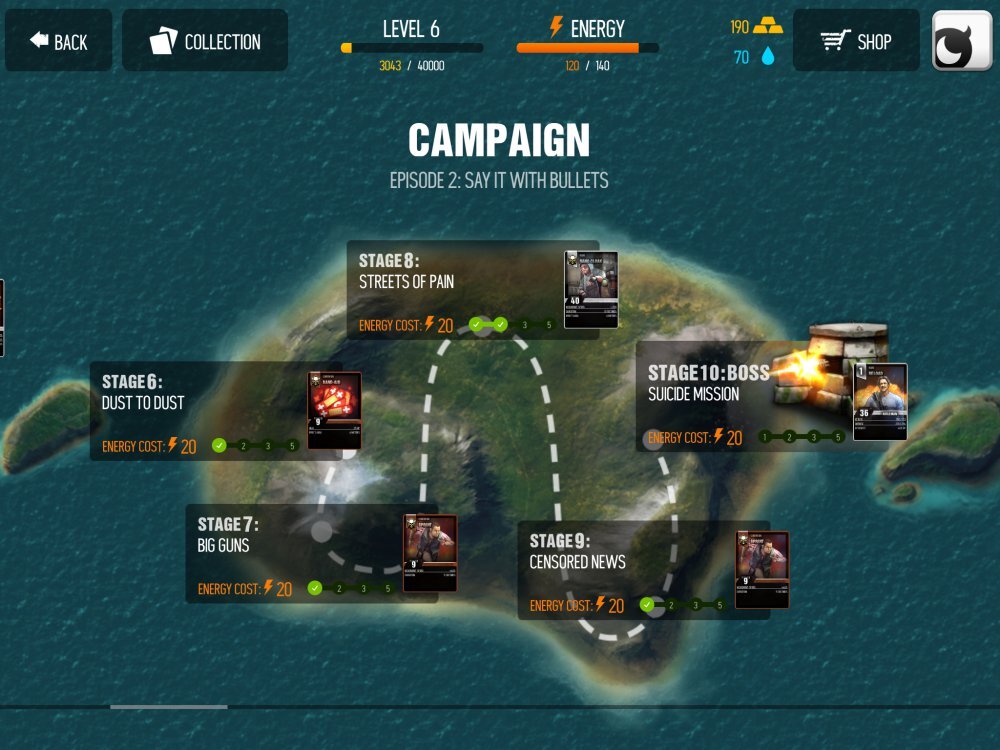Go back using the Back button

[x=58, y=41]
